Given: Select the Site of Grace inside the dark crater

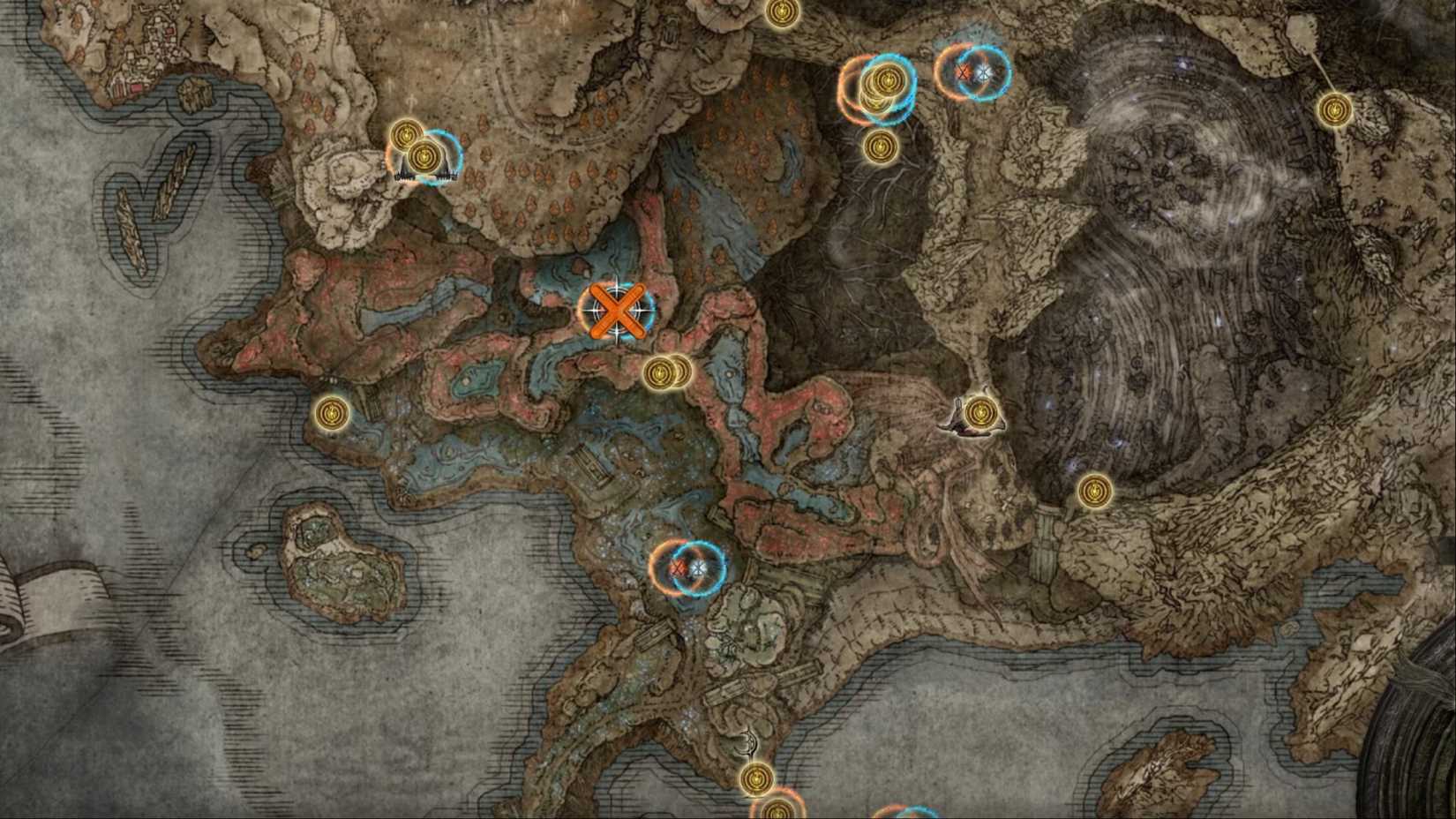Looking at the screenshot, I should tap(1094, 492).
